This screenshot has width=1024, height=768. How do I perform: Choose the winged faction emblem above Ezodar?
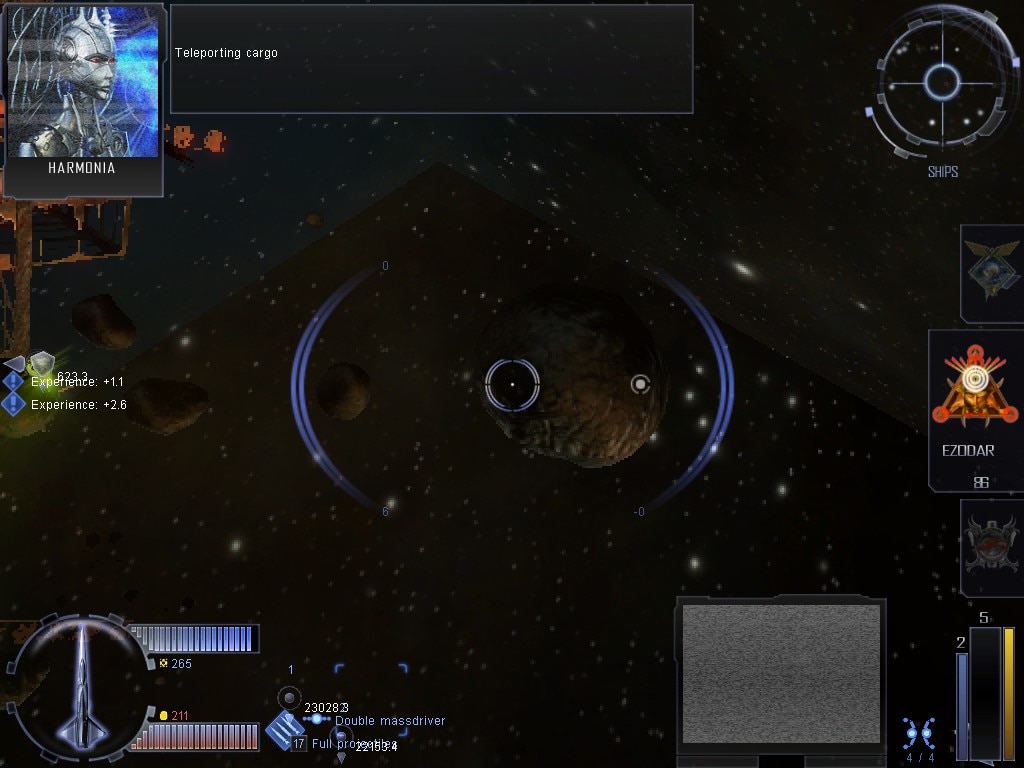click(x=991, y=272)
